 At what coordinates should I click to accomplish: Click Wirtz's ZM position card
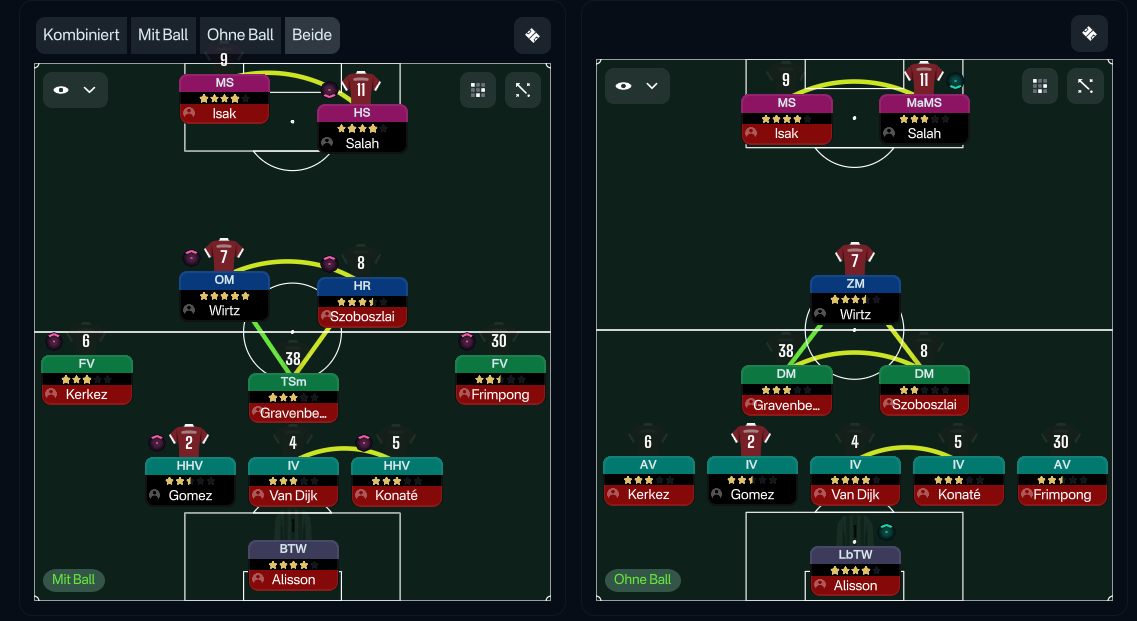click(x=855, y=299)
